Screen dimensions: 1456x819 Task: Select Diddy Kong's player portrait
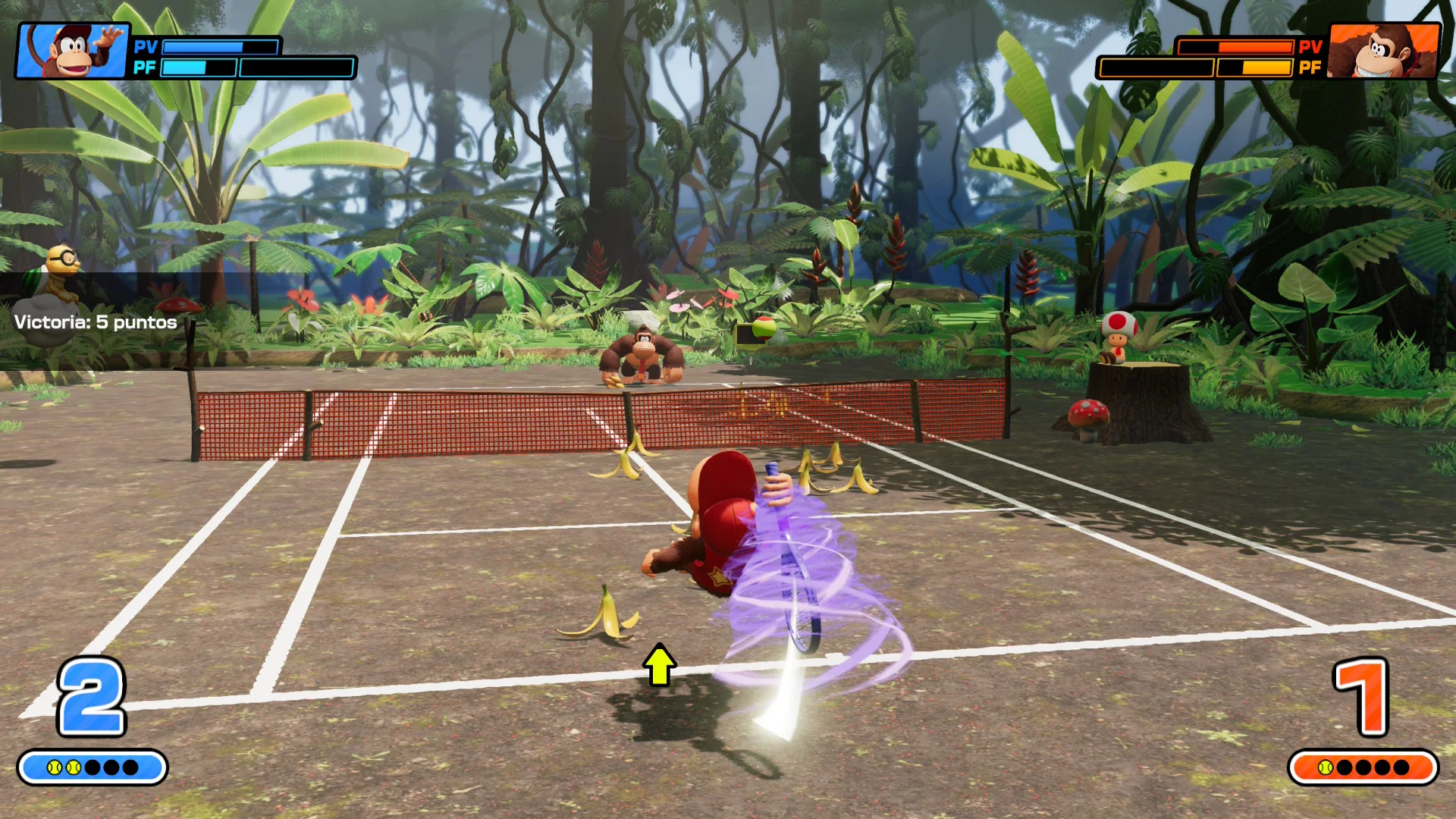(74, 50)
